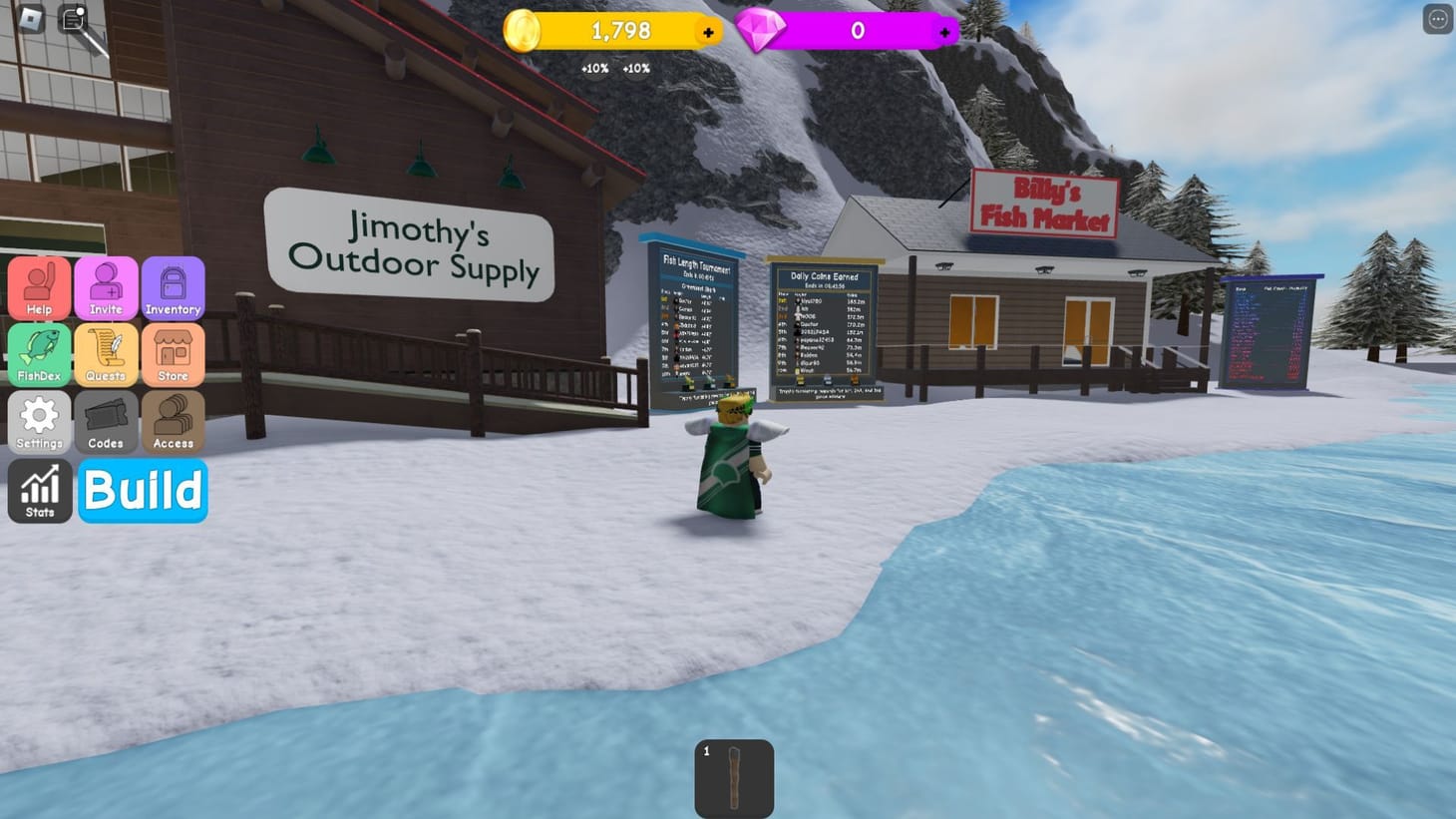Buy more coins with the plus button
The height and width of the screenshot is (819, 1456).
(707, 31)
